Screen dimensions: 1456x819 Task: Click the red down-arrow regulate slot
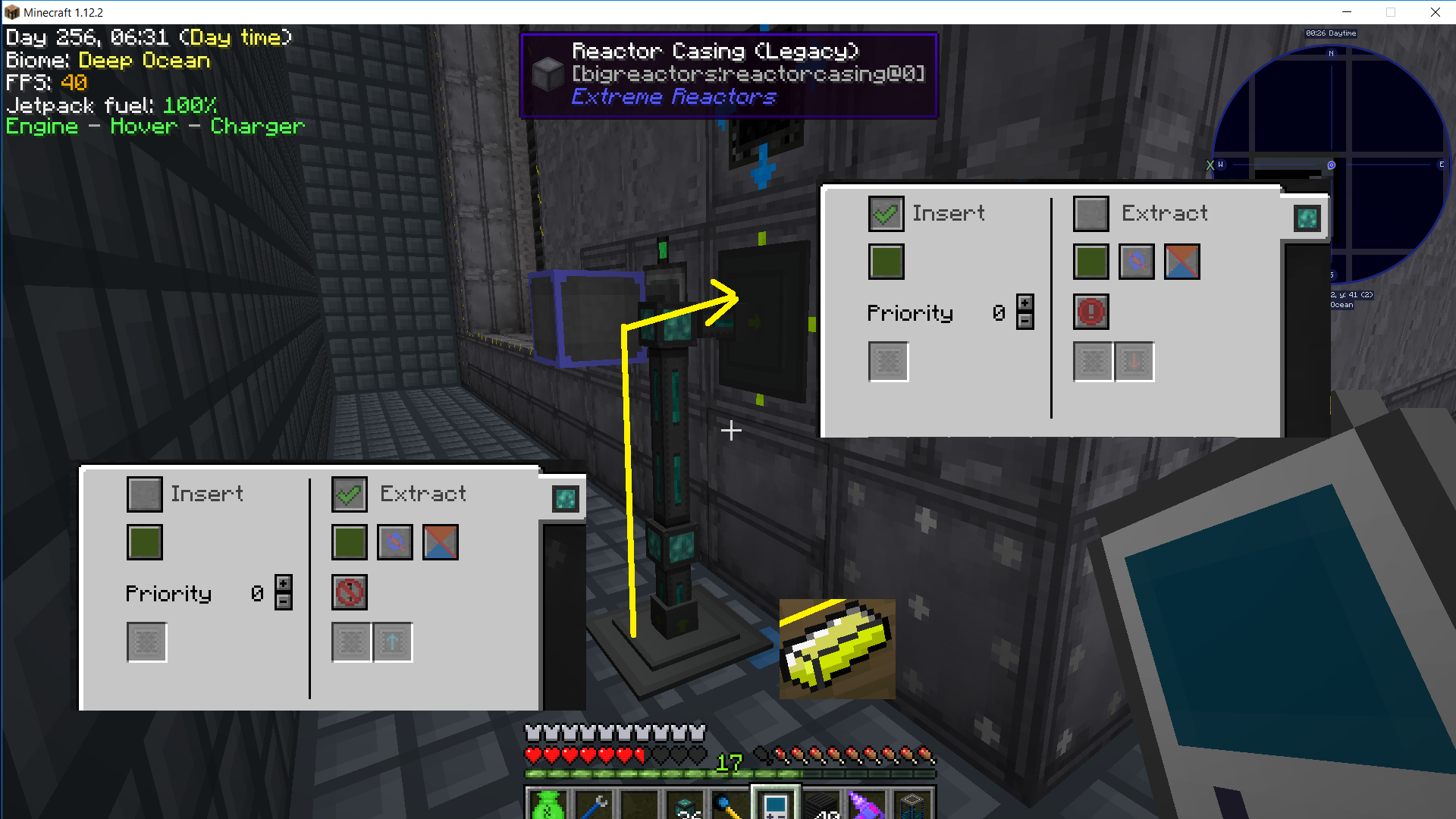(x=1134, y=362)
